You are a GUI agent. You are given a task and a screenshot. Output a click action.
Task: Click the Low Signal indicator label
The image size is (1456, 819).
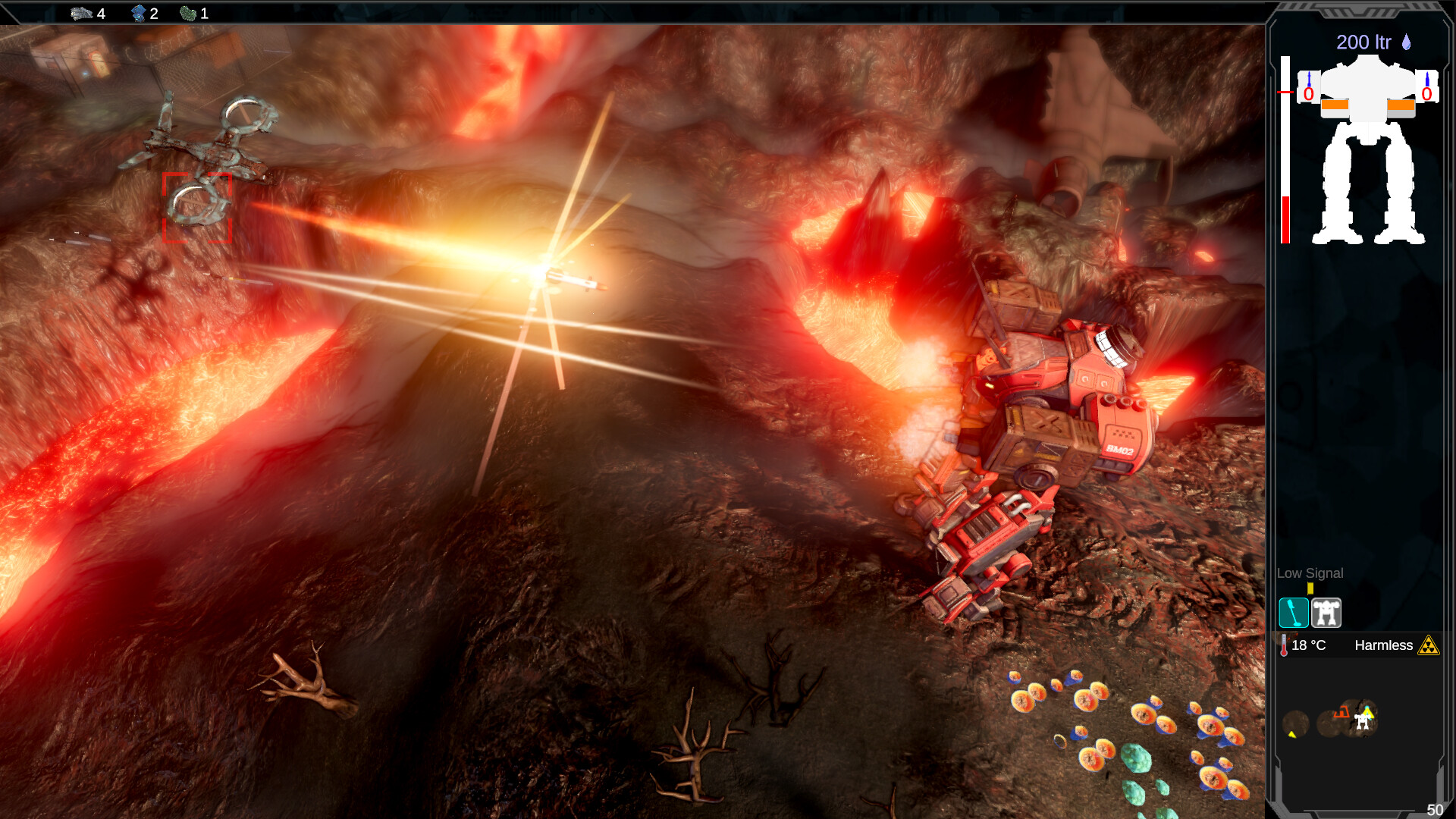click(x=1310, y=573)
